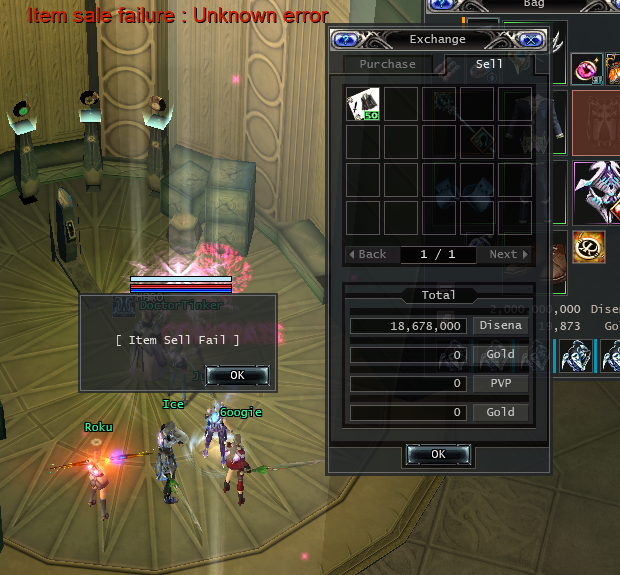This screenshot has height=575, width=620.
Task: Confirm the Exchange window with OK
Action: coord(438,454)
